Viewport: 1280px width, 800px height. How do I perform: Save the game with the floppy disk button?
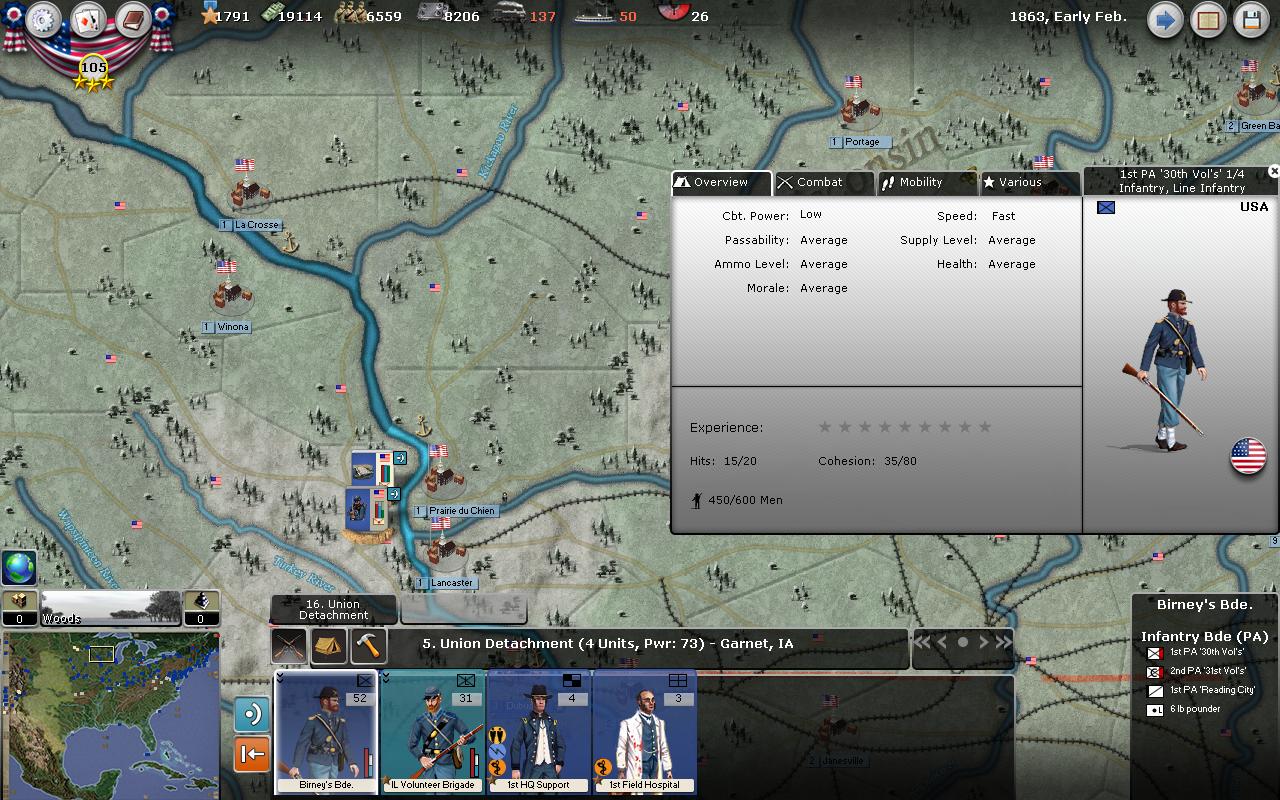(x=1251, y=20)
